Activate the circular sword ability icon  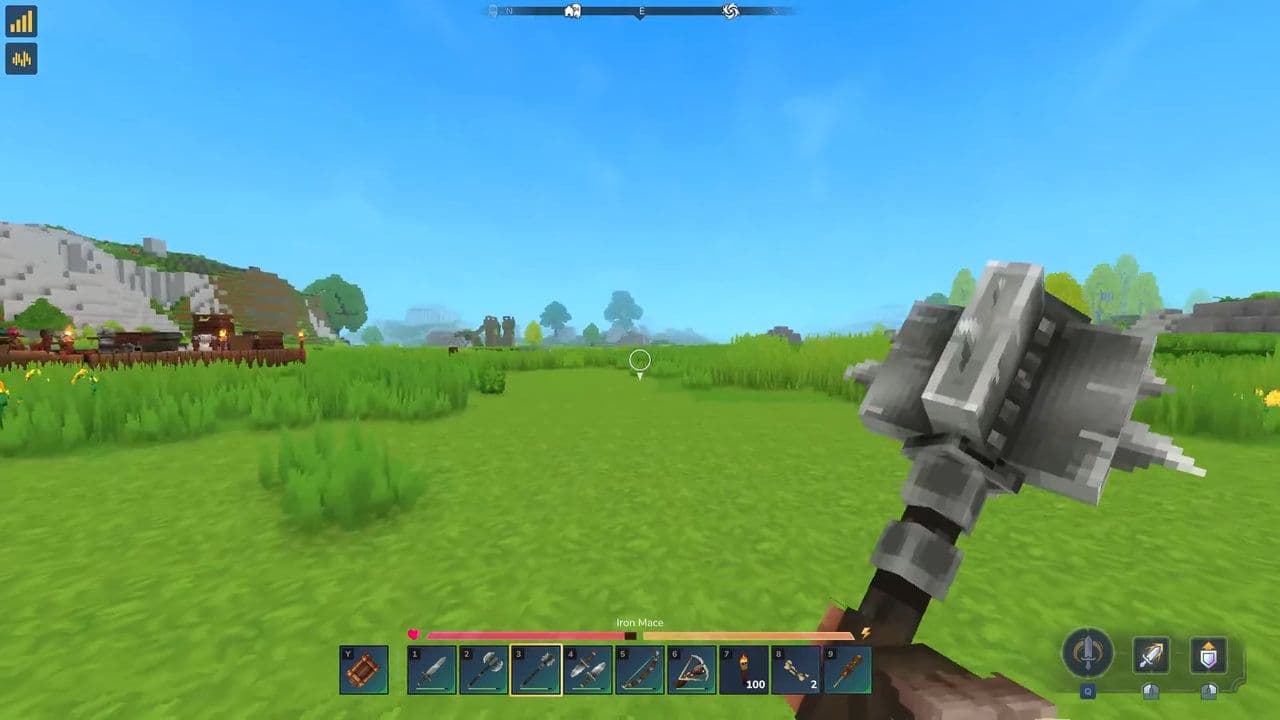coord(1088,655)
